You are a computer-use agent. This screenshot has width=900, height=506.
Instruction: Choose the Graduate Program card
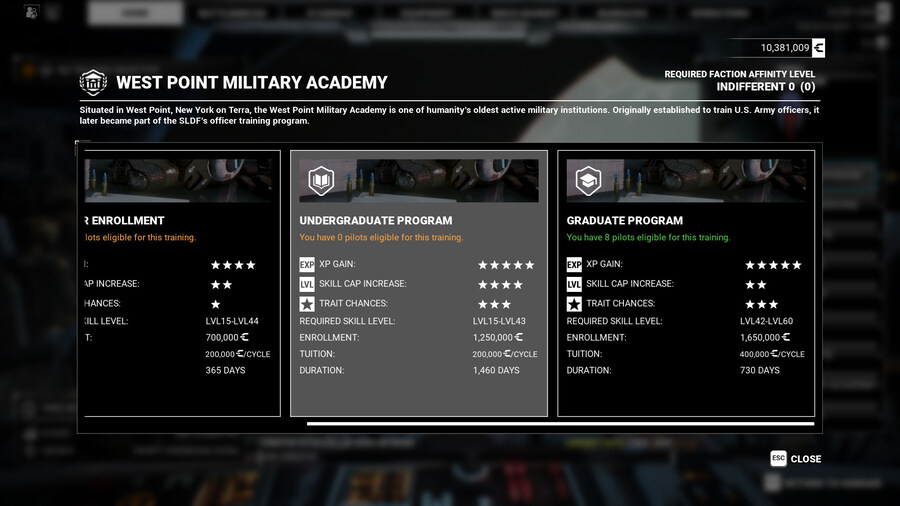pyautogui.click(x=686, y=283)
